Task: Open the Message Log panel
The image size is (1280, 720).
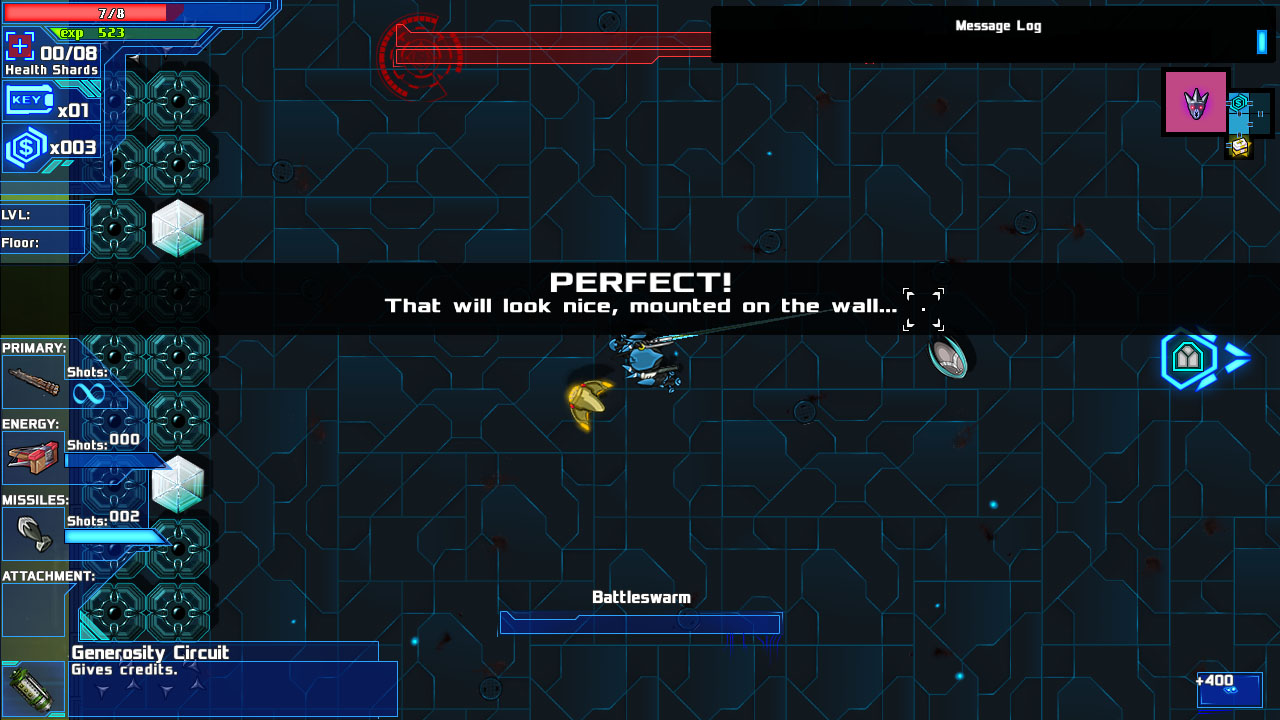Action: pyautogui.click(x=997, y=26)
